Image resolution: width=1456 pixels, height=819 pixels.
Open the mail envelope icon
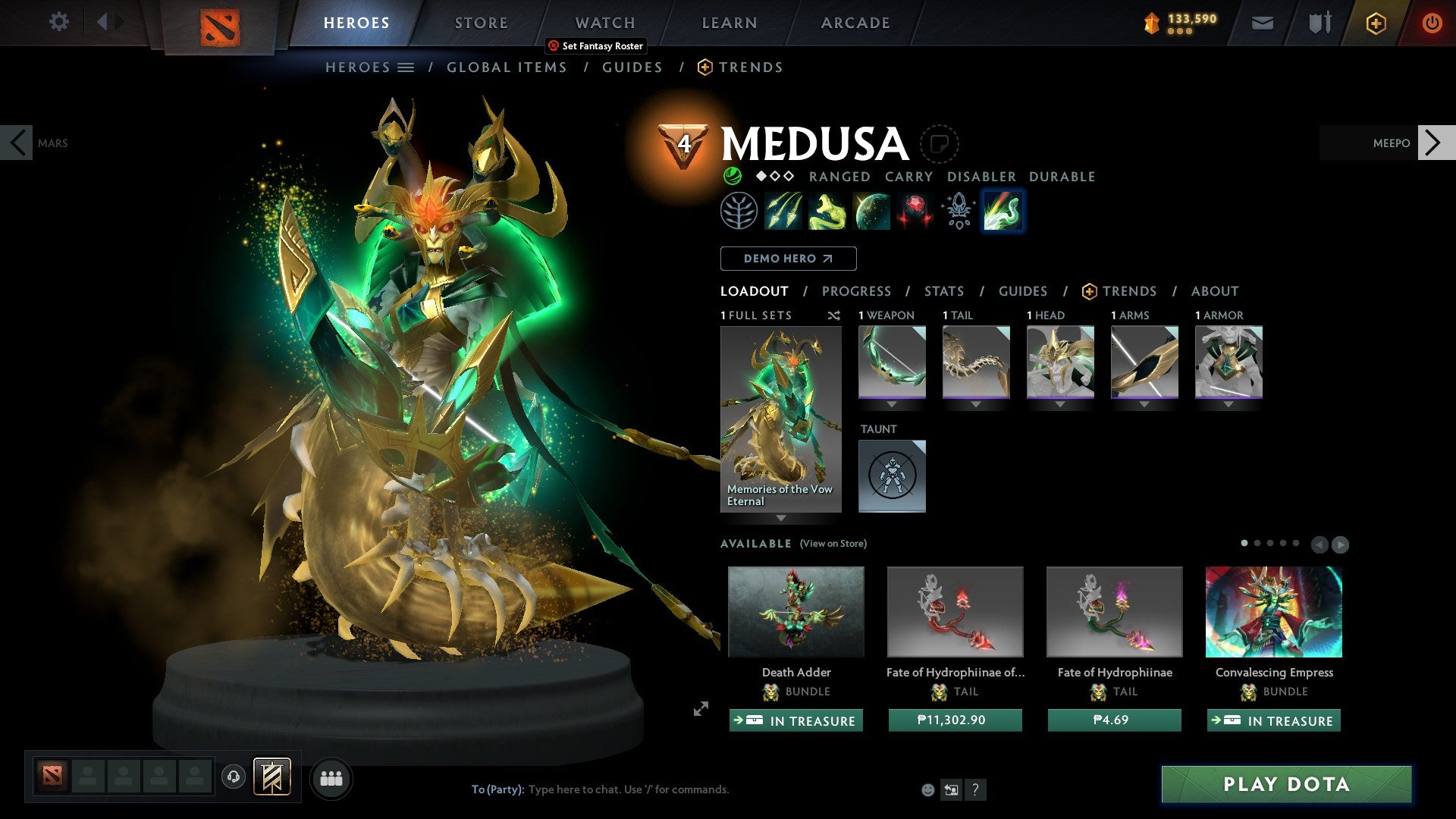point(1263,23)
